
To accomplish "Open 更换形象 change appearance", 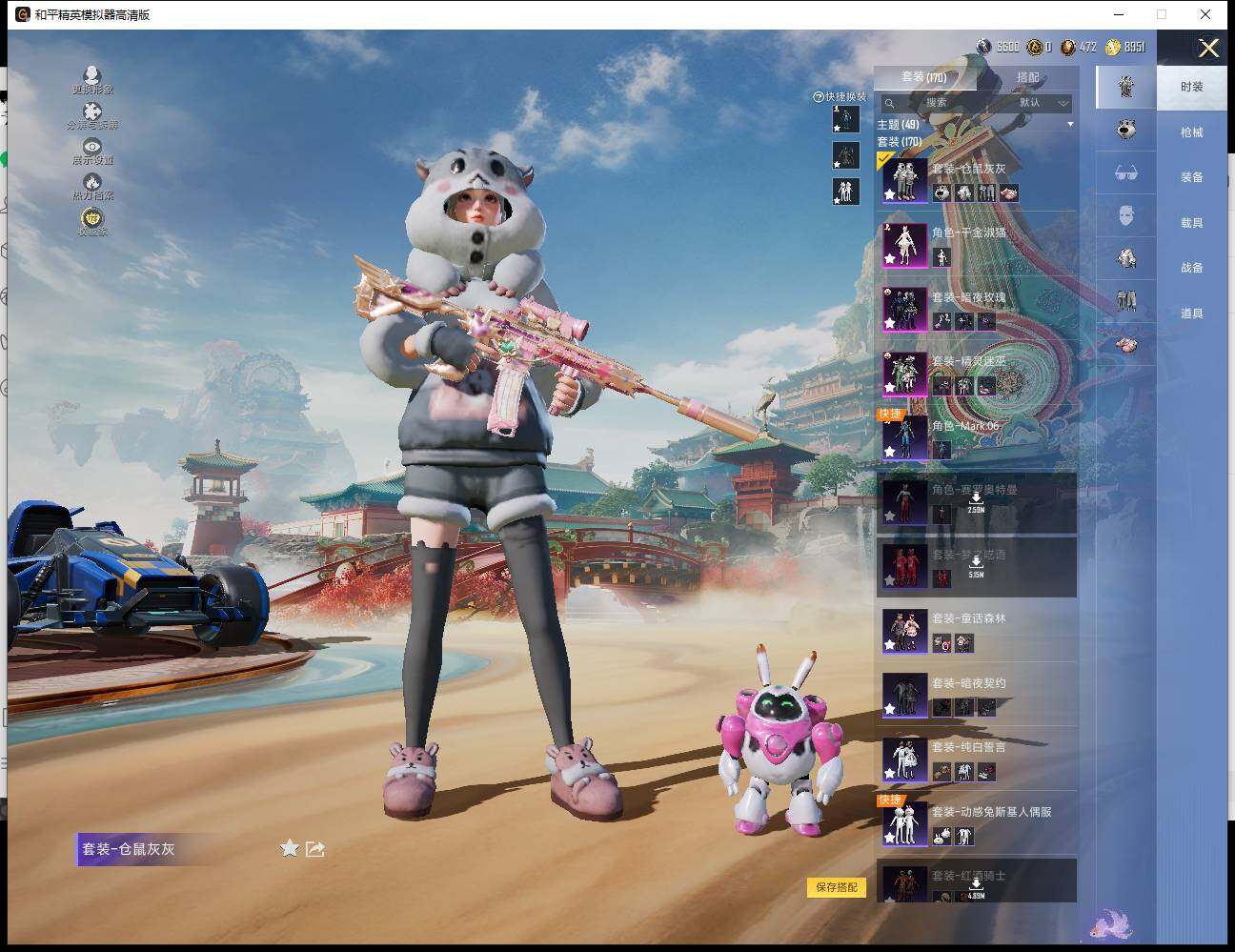I will tap(92, 80).
